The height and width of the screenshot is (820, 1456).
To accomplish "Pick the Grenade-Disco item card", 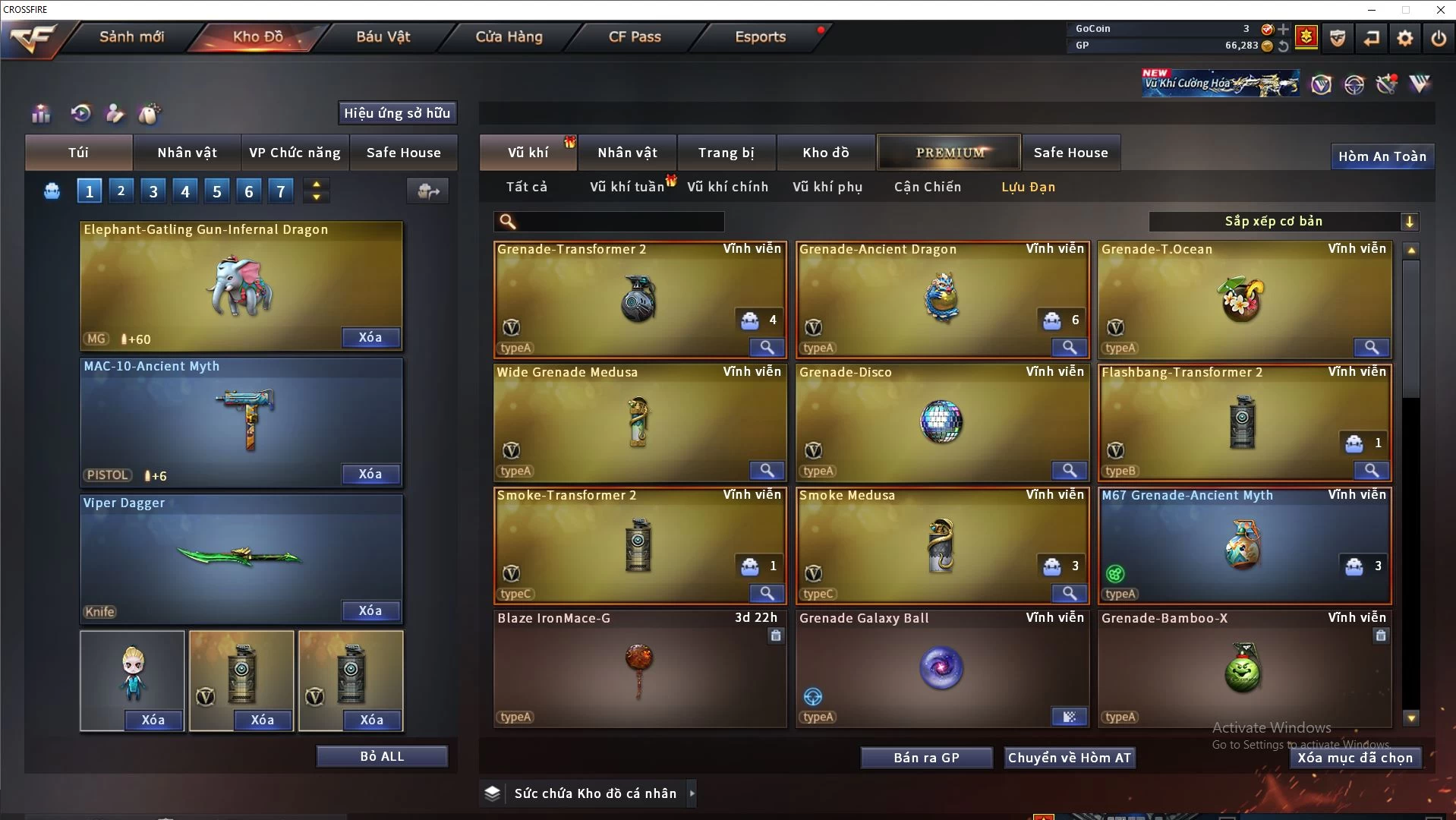I will pos(941,423).
